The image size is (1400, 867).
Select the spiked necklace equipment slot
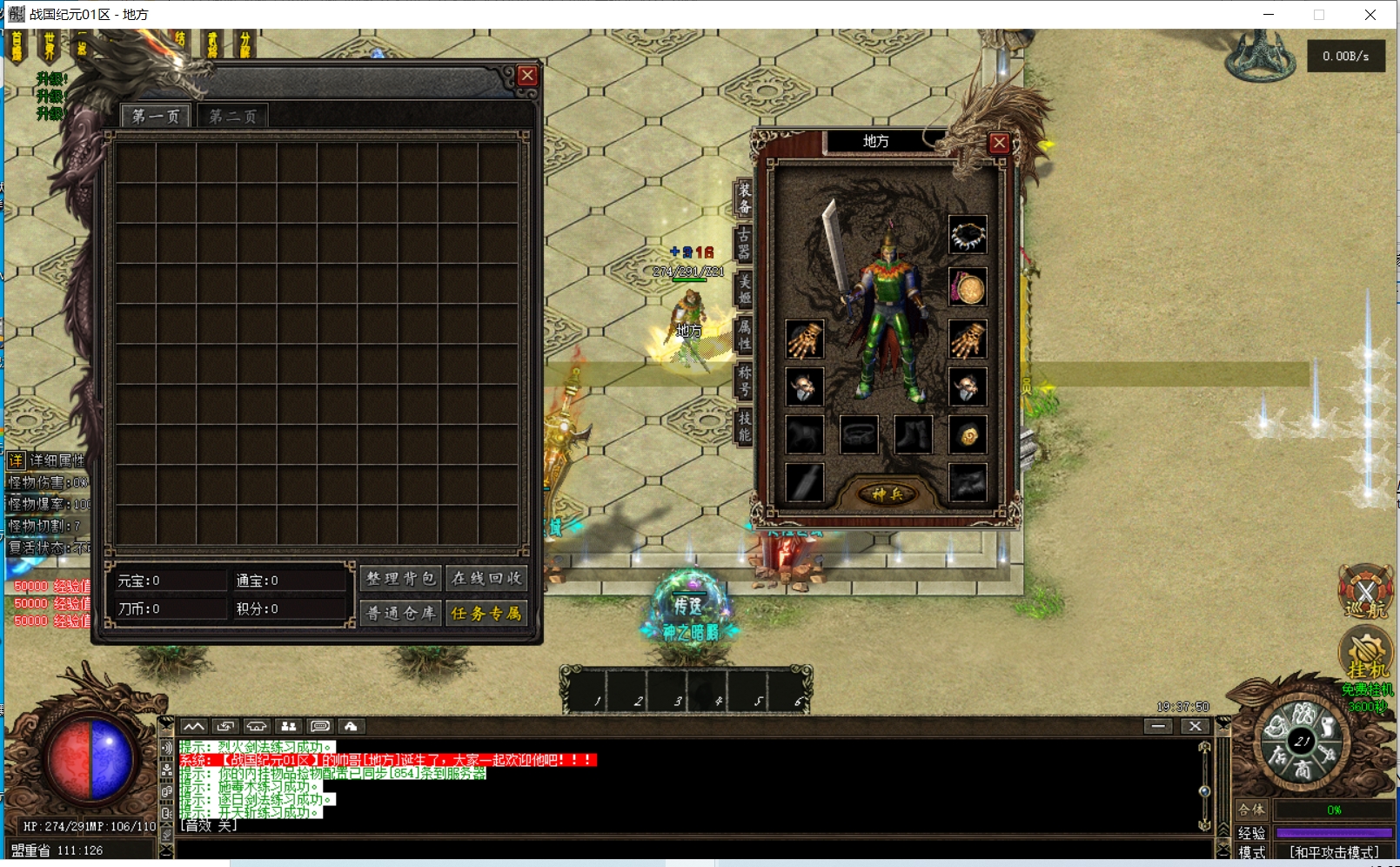(x=968, y=235)
